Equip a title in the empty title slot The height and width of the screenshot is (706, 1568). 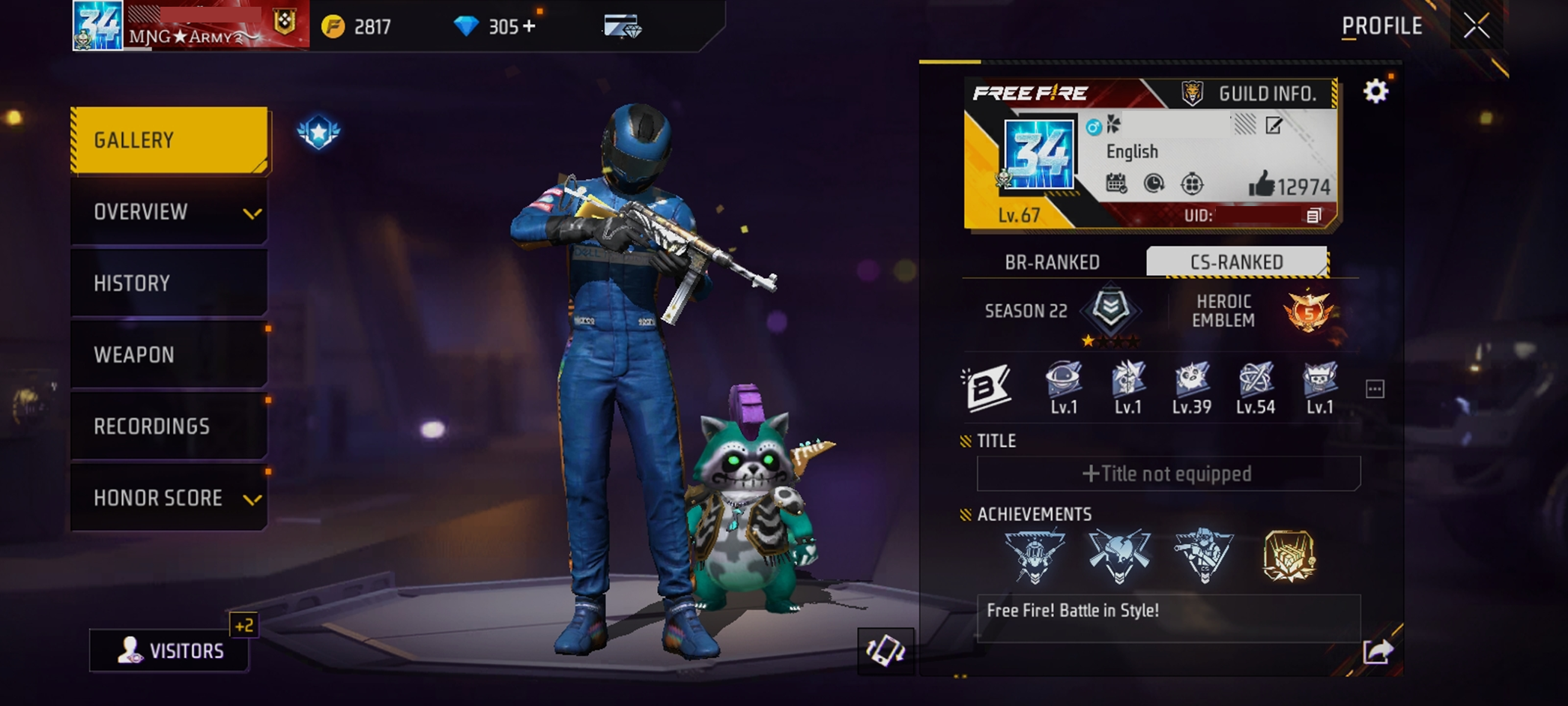click(1168, 474)
